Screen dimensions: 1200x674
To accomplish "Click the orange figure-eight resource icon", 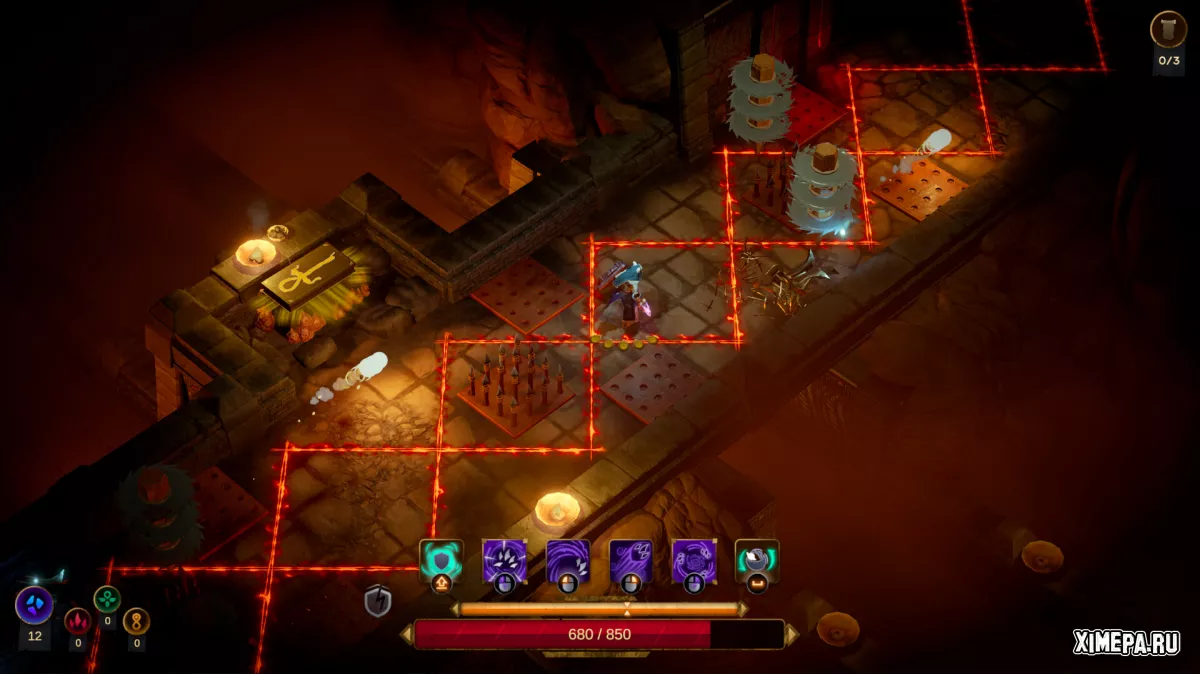I will click(136, 621).
